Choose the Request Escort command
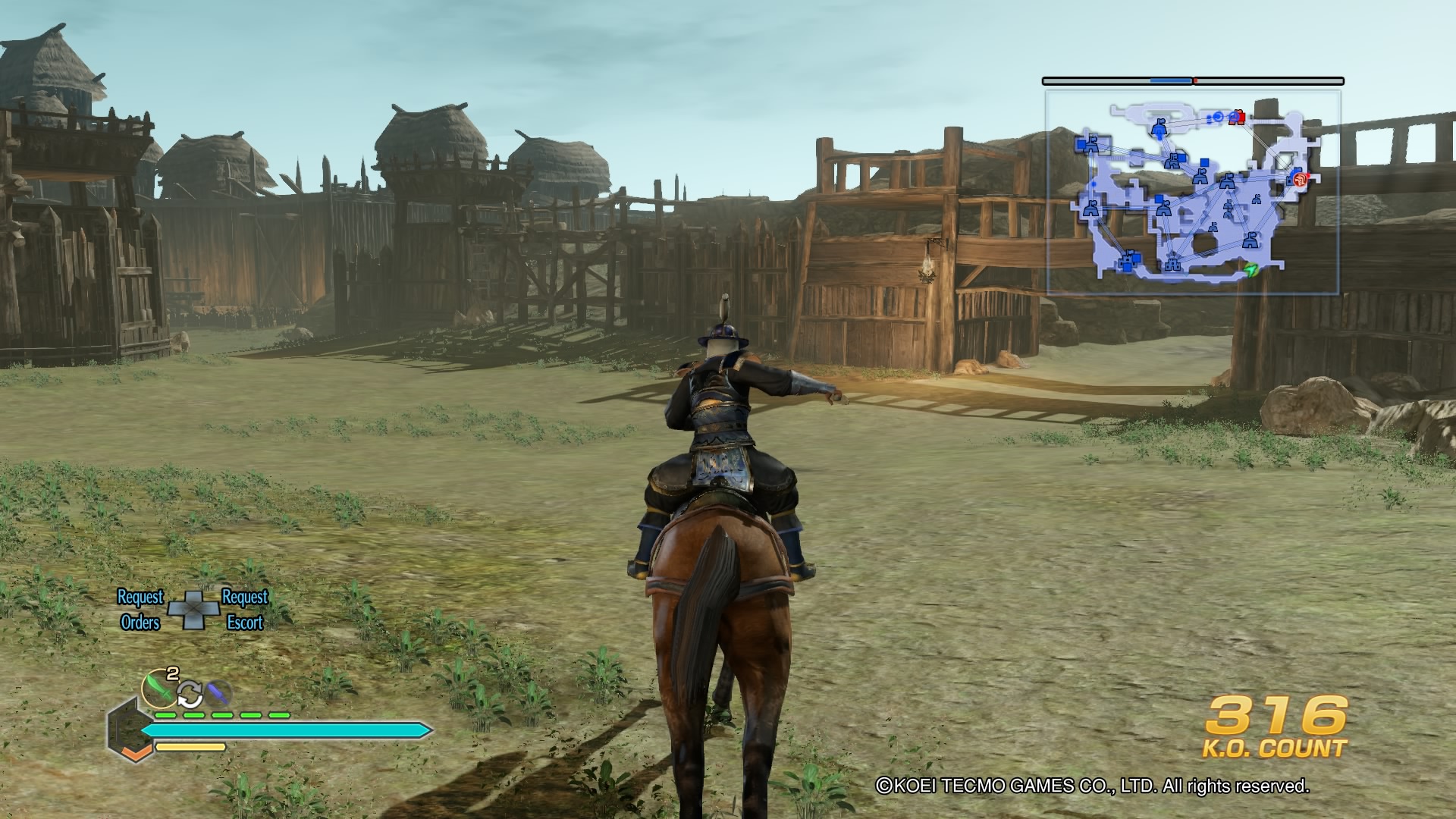This screenshot has height=819, width=1456. (x=244, y=610)
